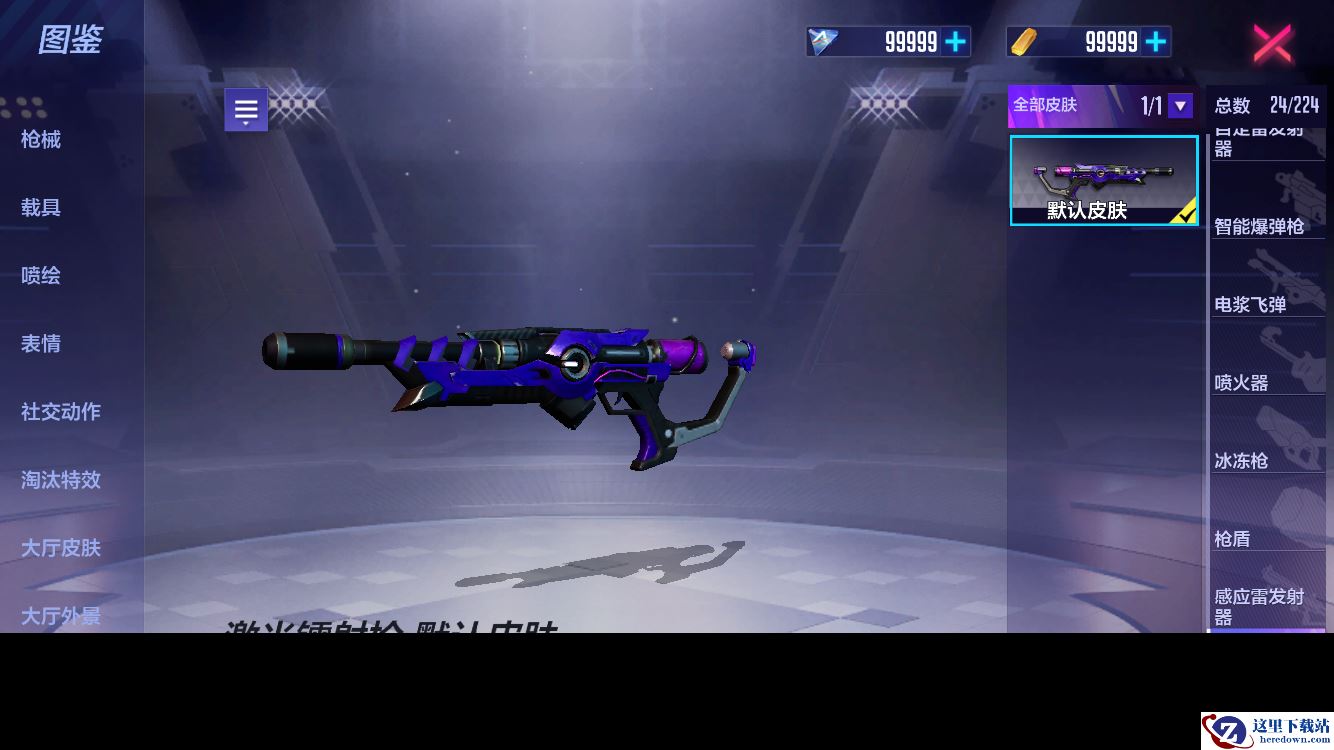
Task: Open the 这里下载站 watermark link
Action: [1267, 731]
